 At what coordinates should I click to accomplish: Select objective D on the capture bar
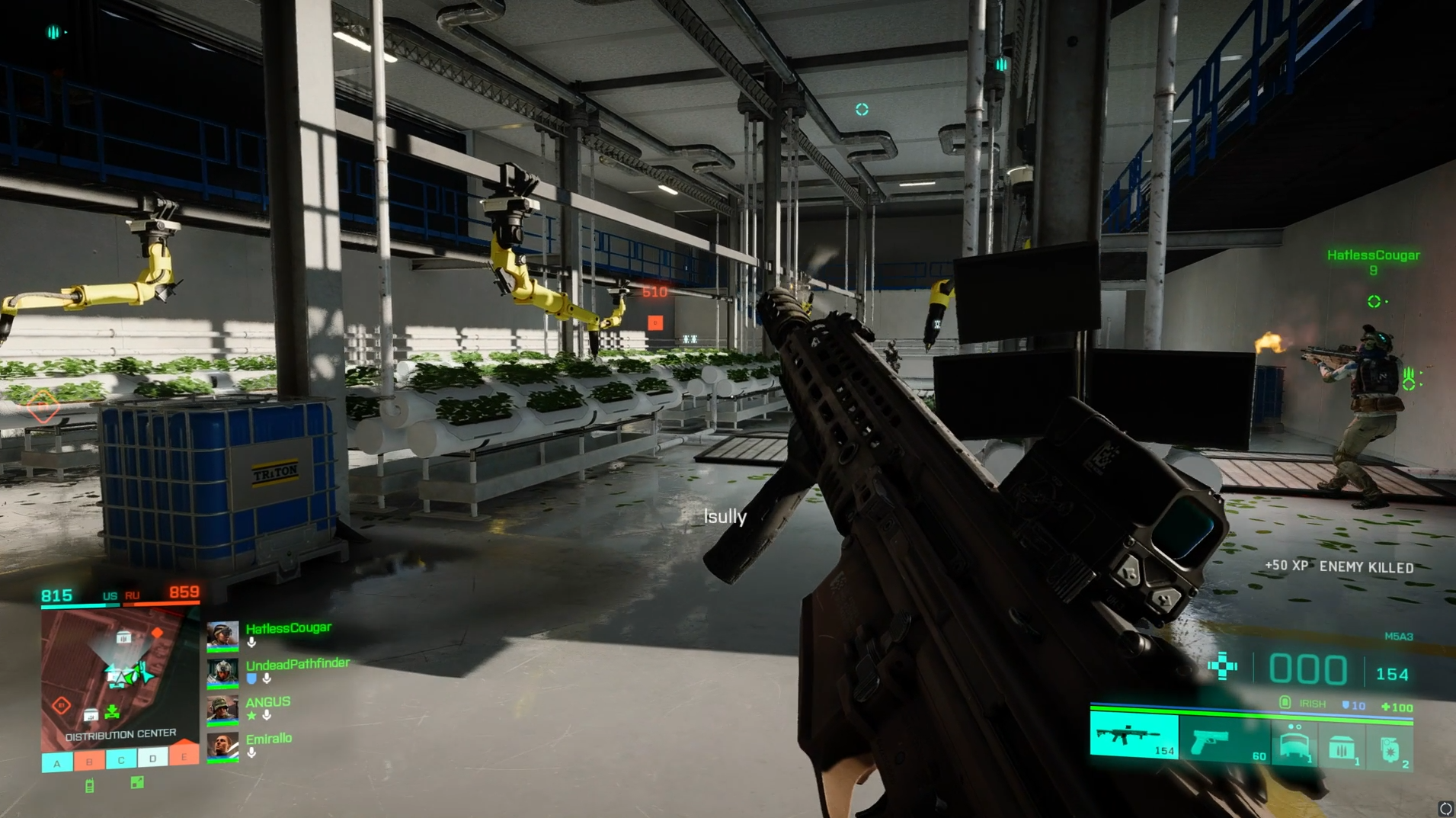click(x=152, y=759)
